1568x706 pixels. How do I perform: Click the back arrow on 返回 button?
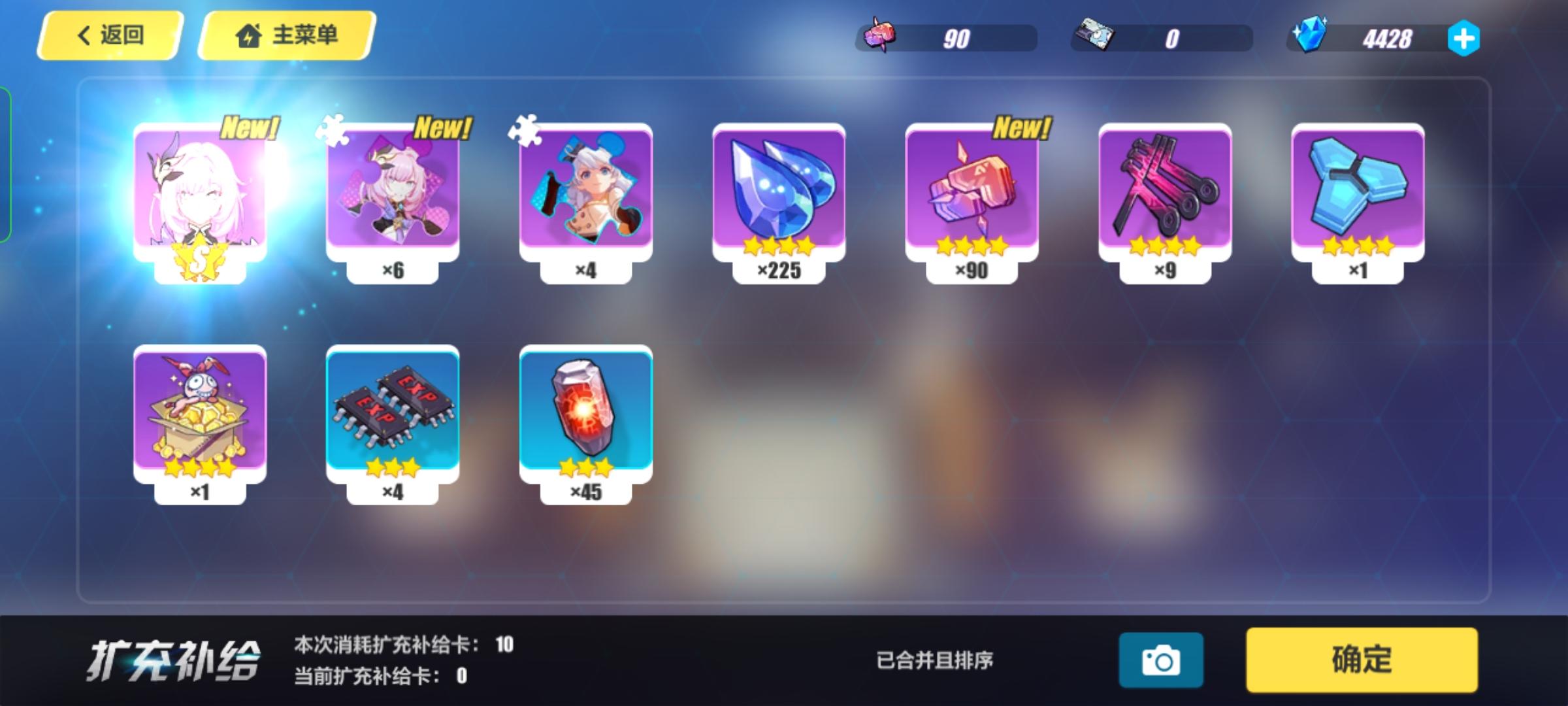coord(82,36)
